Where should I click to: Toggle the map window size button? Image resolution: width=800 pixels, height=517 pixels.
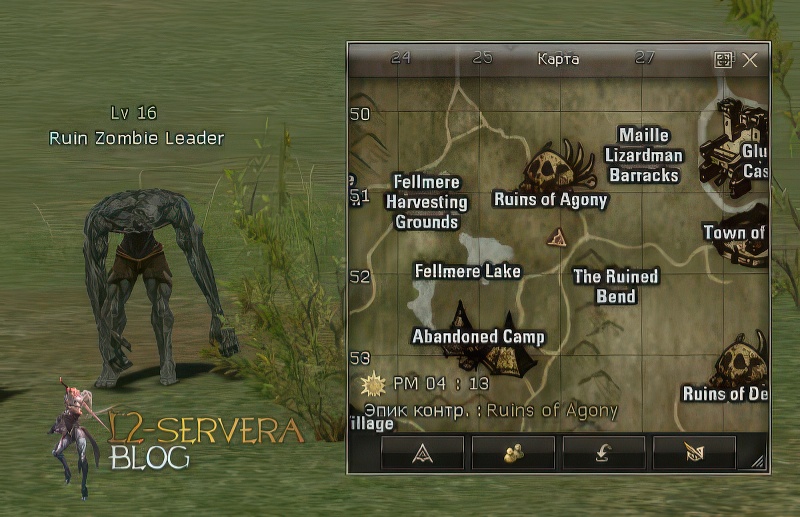tap(724, 60)
